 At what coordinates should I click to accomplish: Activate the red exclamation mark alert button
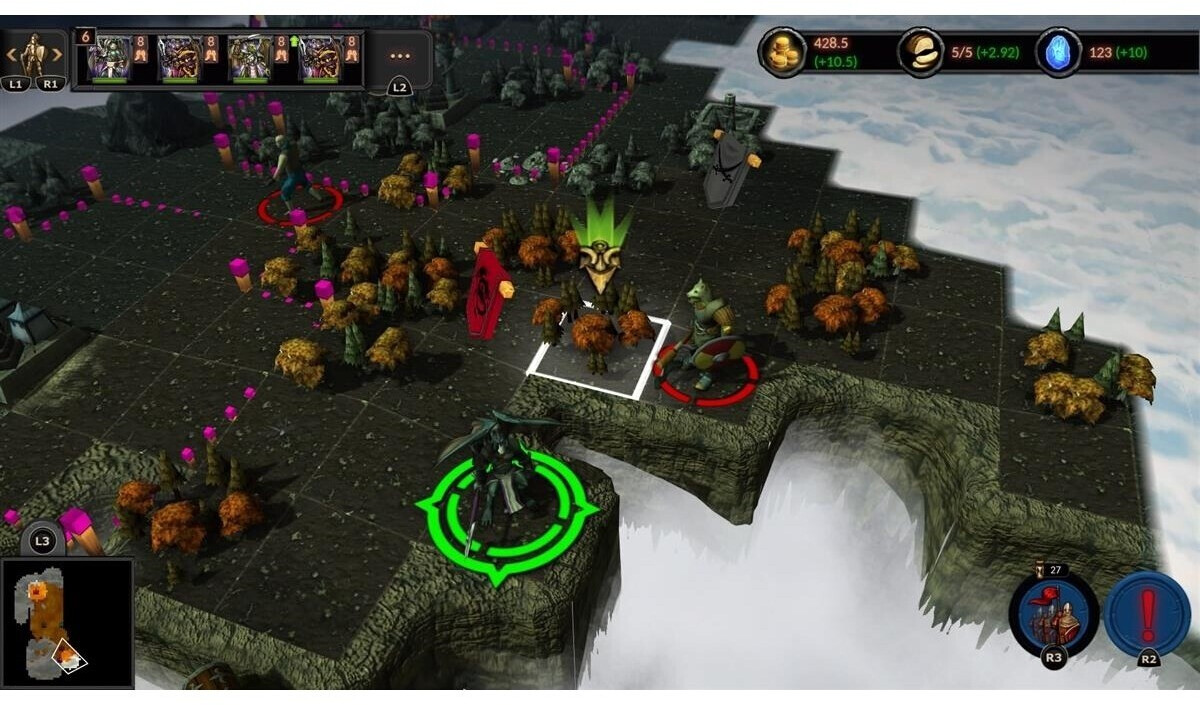1148,614
